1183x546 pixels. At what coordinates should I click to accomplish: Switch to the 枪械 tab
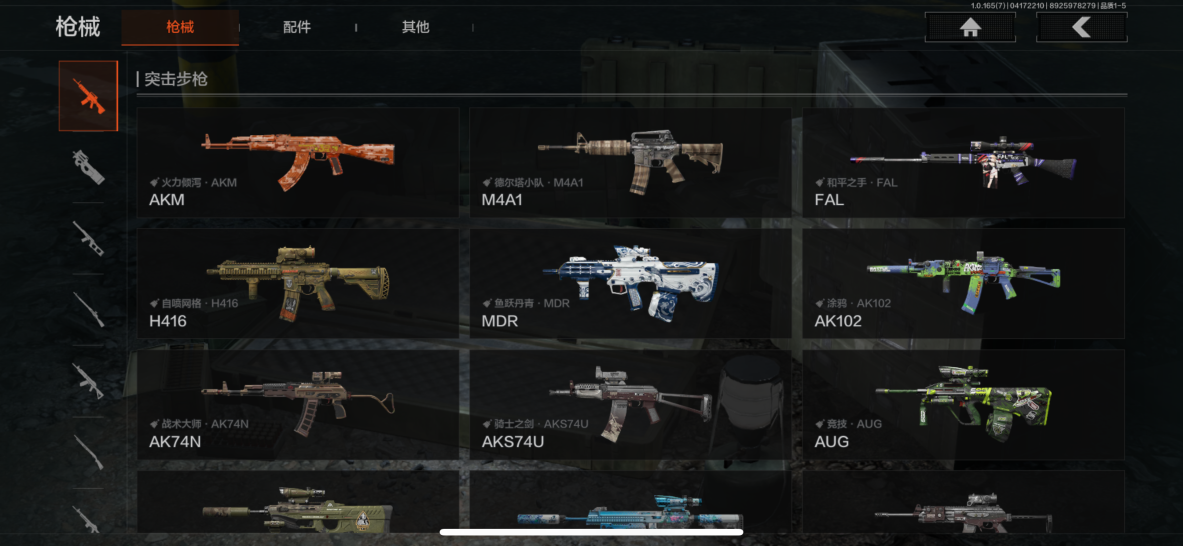pyautogui.click(x=180, y=27)
